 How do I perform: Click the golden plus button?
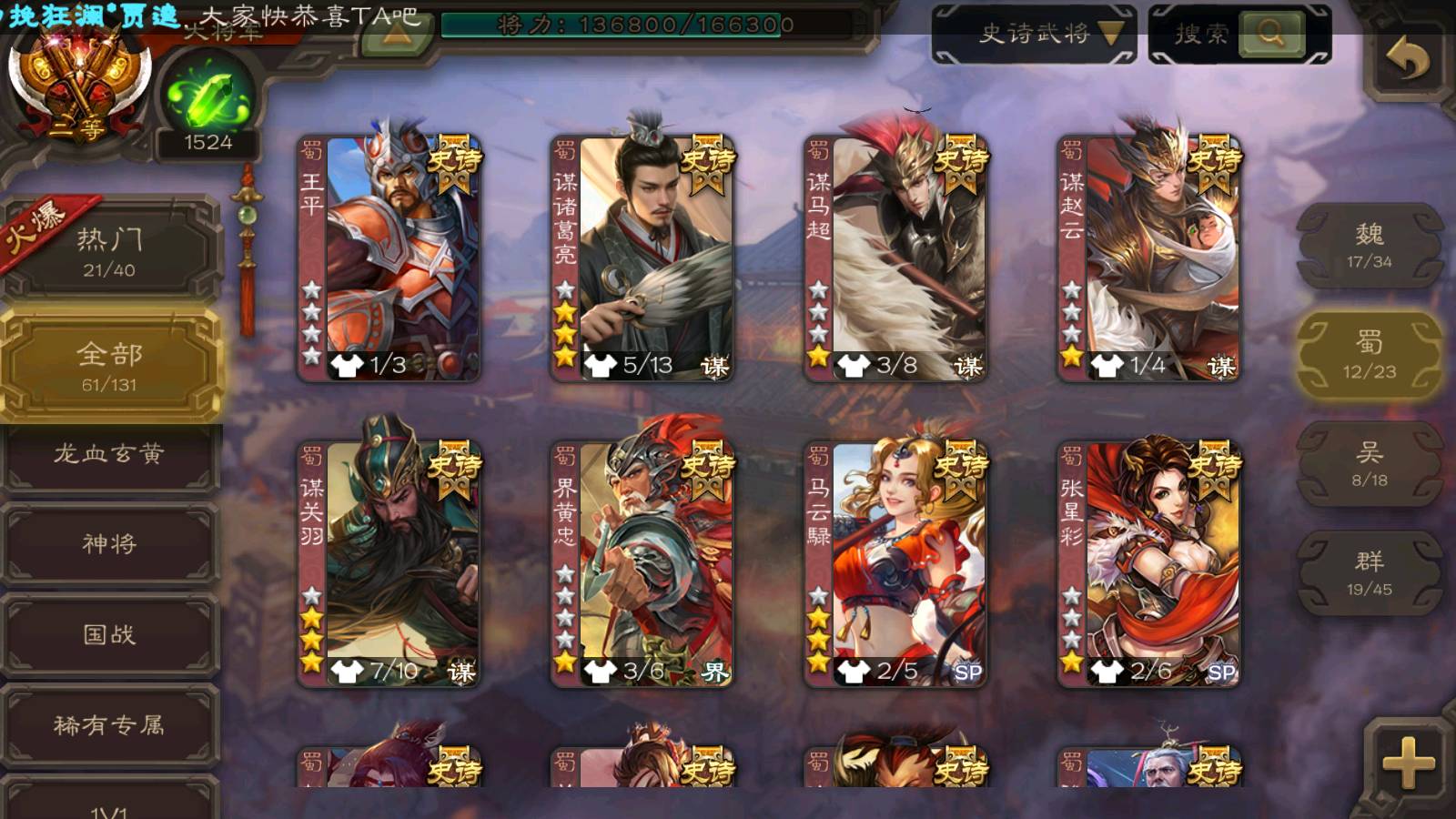(1407, 763)
